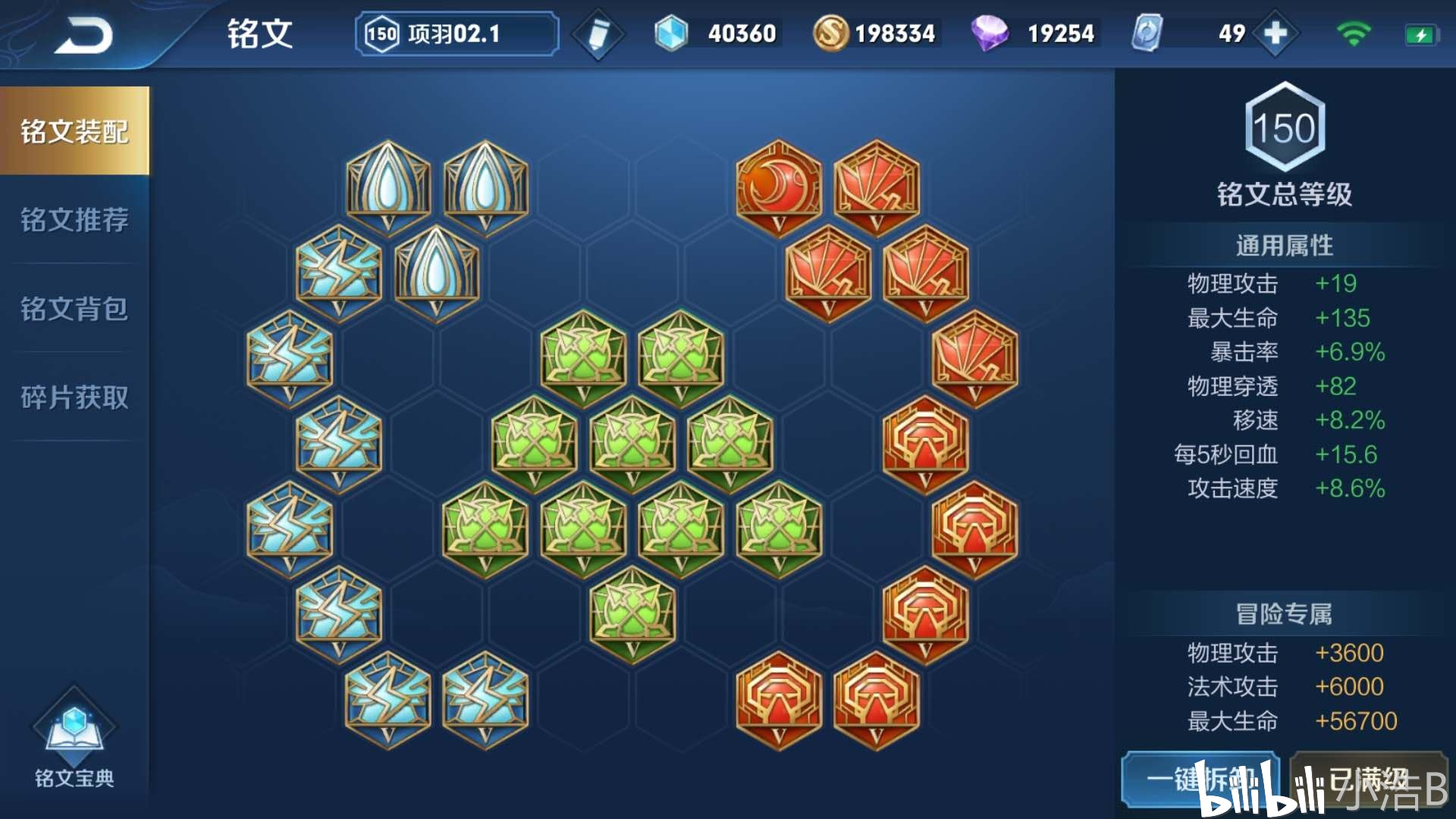
Task: Select the red crescent moon rune
Action: point(779,187)
